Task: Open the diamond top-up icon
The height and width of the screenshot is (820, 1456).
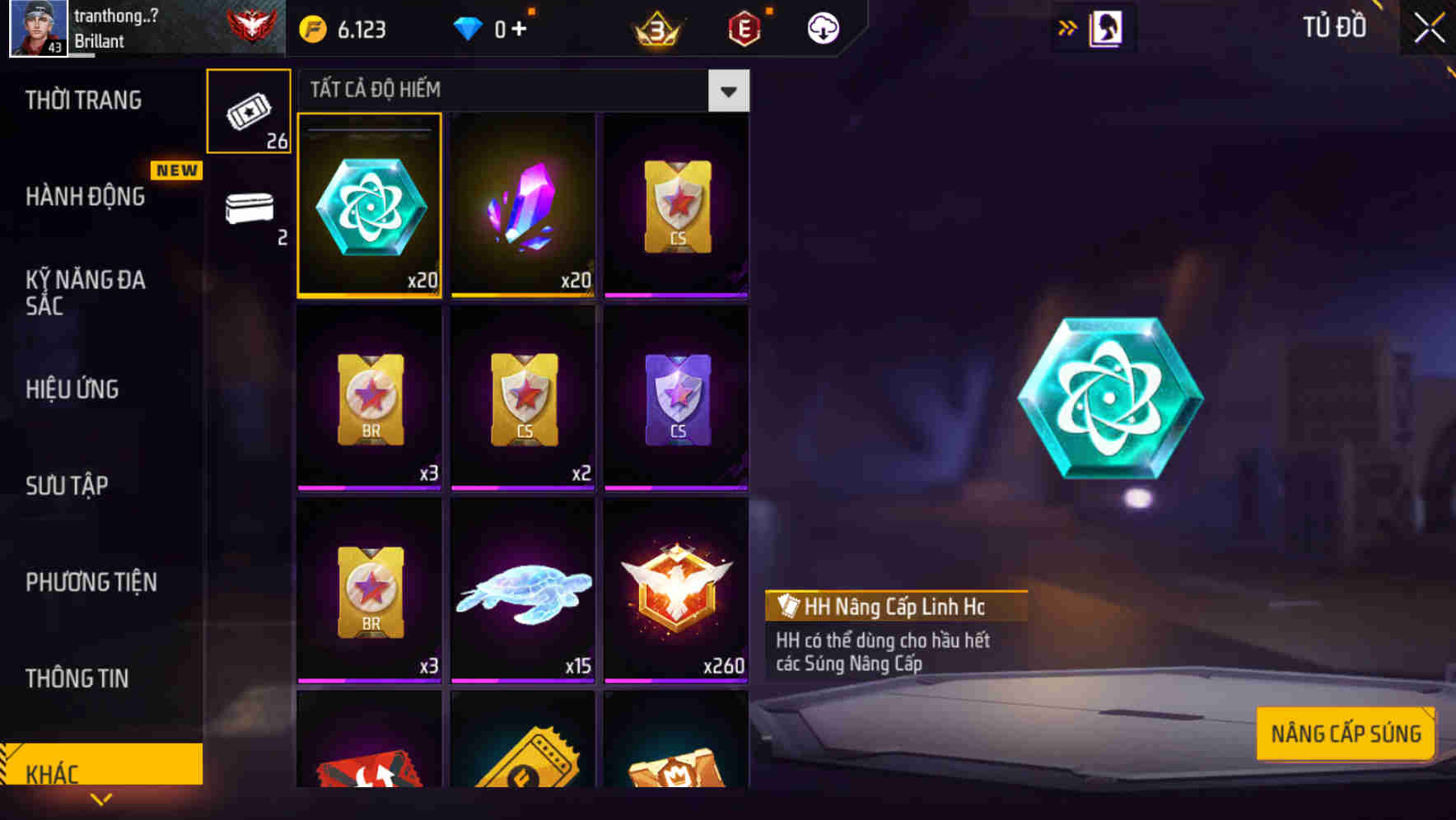Action: (469, 27)
